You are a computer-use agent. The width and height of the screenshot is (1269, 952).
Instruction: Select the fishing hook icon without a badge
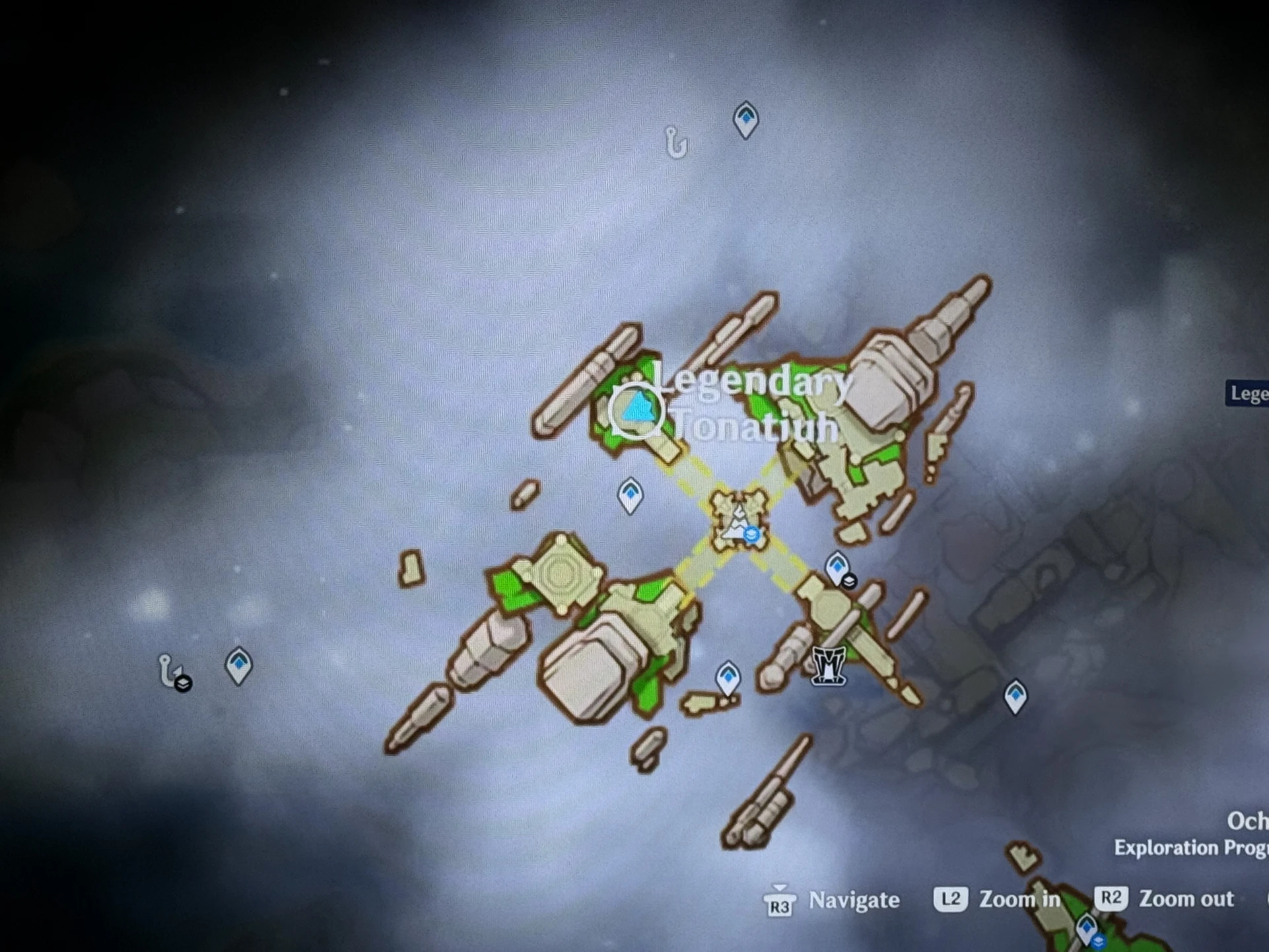675,141
